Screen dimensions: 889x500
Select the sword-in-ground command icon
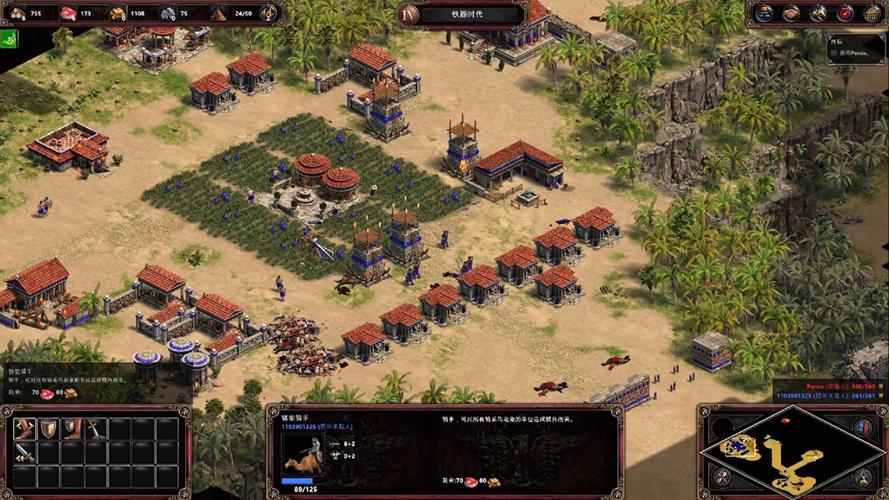coord(94,429)
